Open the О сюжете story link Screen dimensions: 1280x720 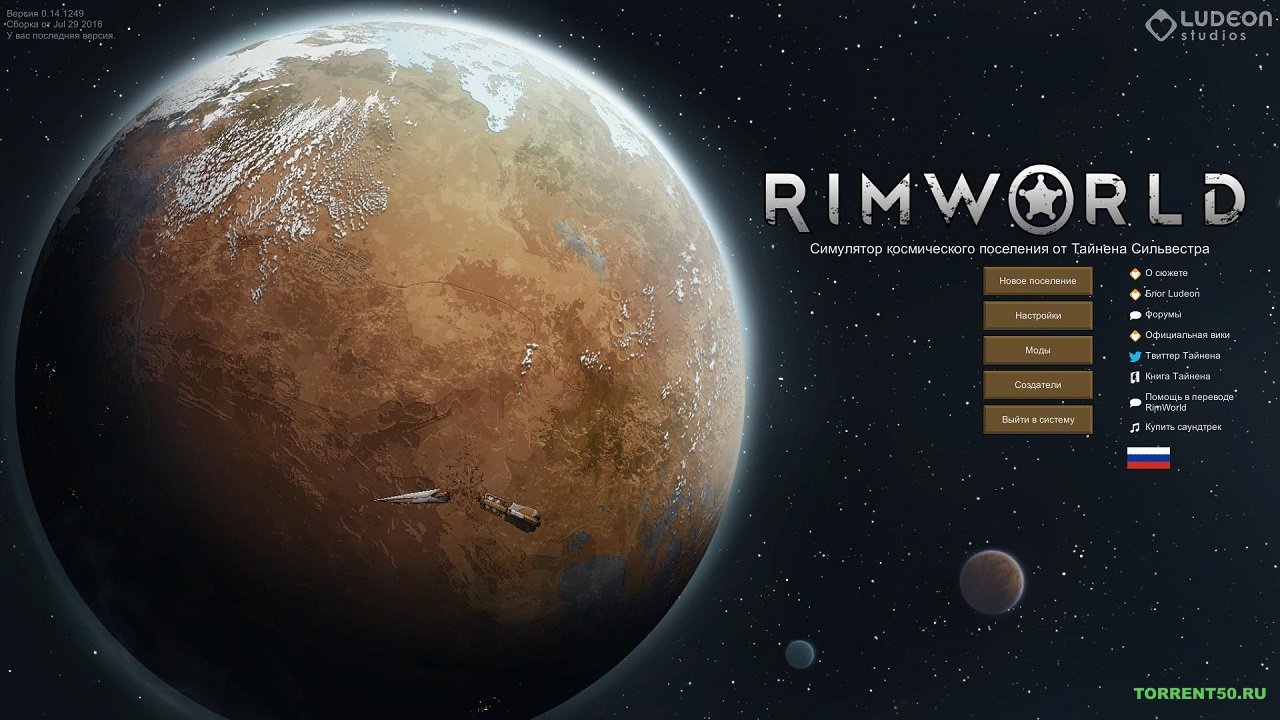coord(1168,272)
